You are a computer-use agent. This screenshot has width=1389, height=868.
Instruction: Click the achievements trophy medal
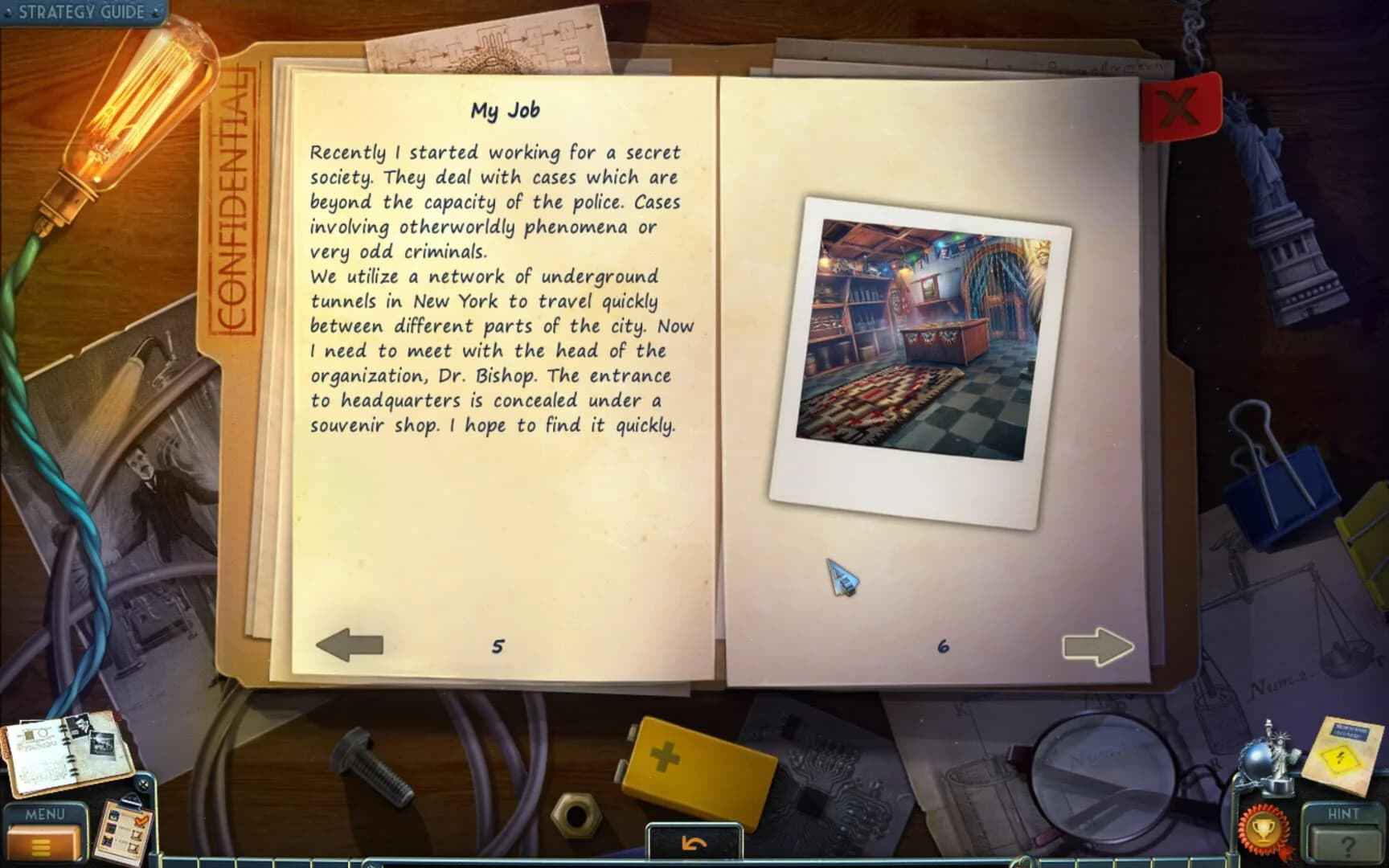[x=1262, y=831]
